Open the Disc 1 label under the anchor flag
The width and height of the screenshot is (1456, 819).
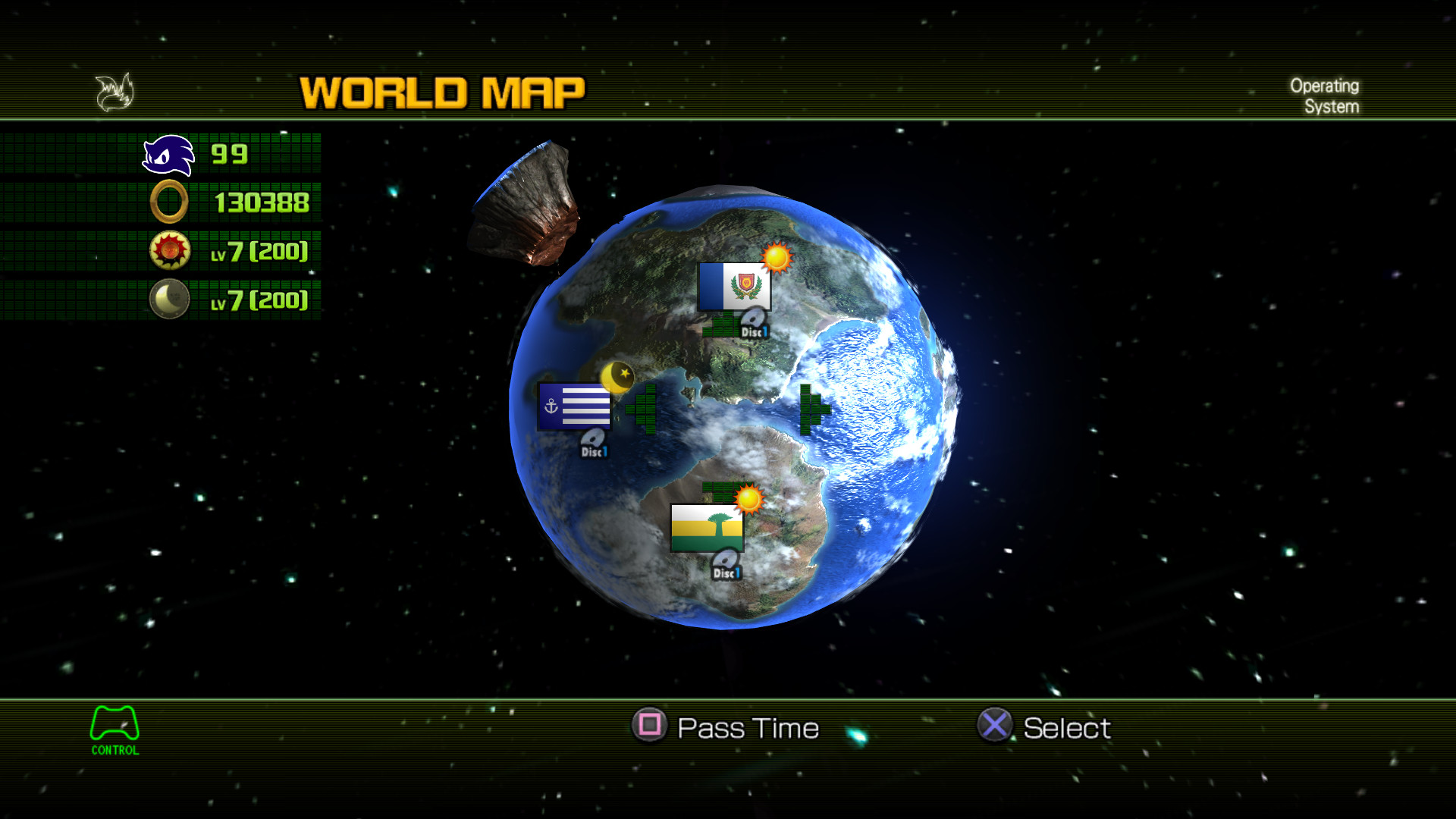click(593, 445)
